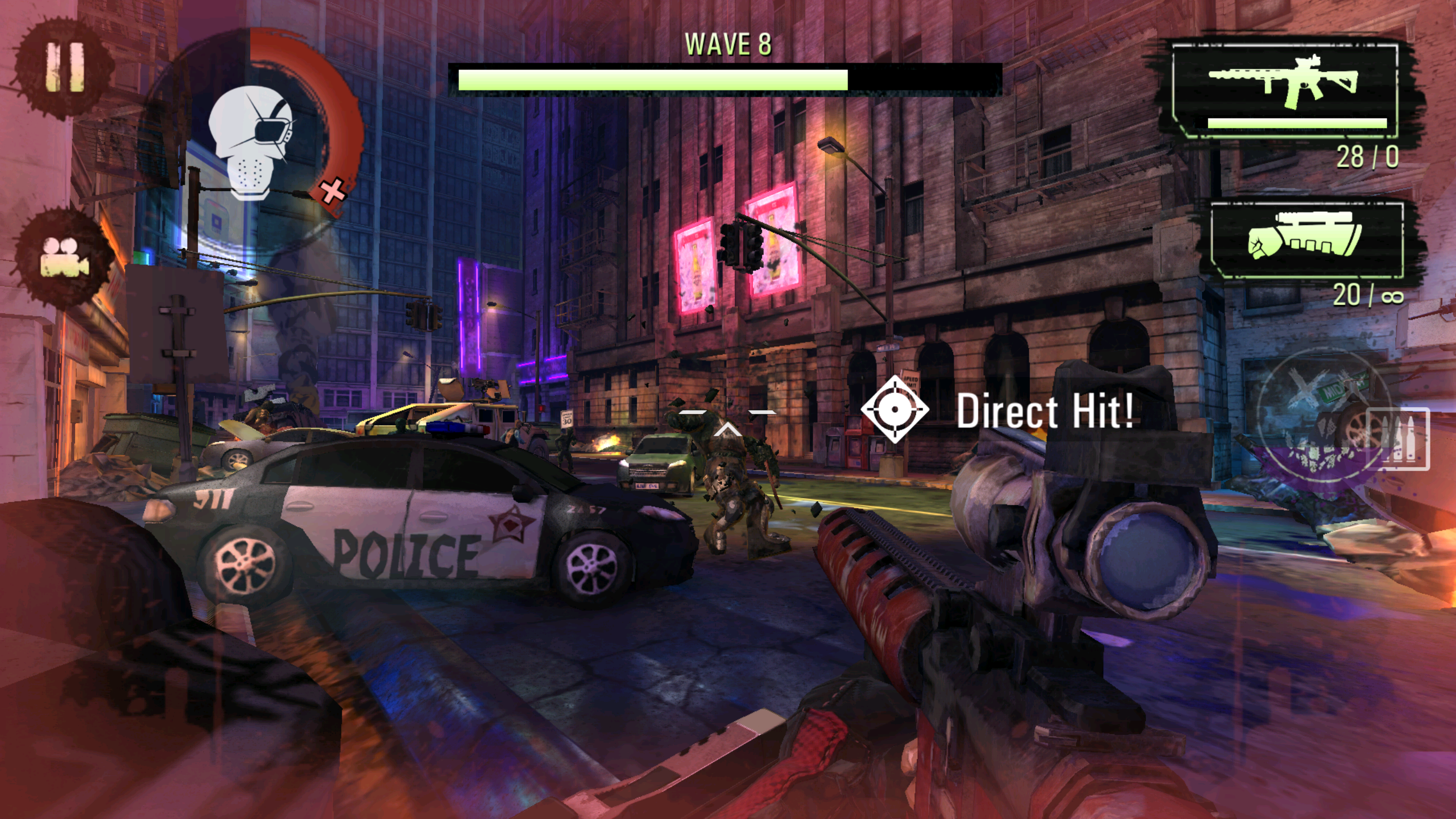The image size is (1456, 819).
Task: Tap the reload bullets button
Action: (x=1397, y=439)
